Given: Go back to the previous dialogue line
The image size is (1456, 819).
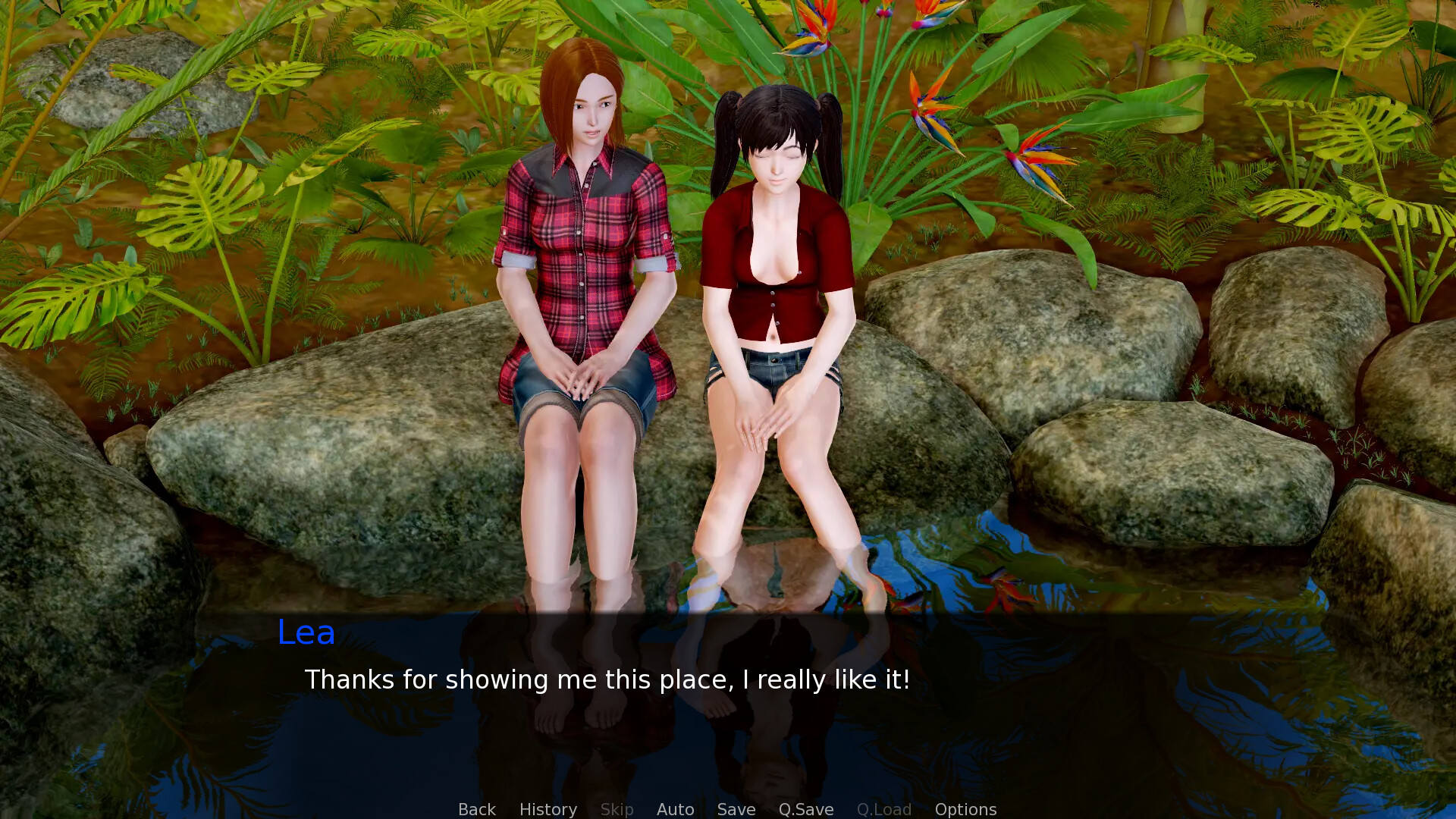Looking at the screenshot, I should point(476,809).
